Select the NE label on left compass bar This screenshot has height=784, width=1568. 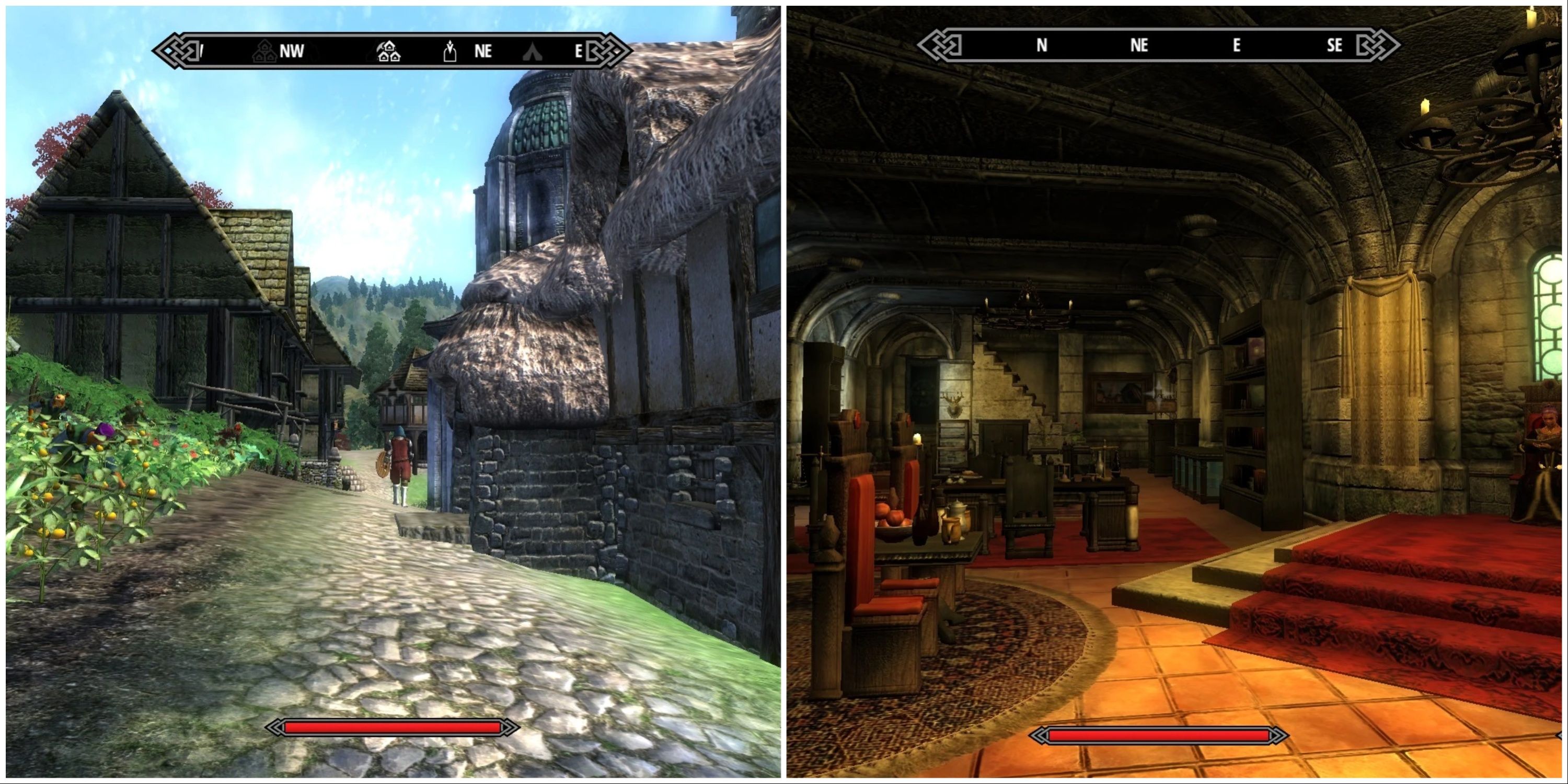(483, 52)
